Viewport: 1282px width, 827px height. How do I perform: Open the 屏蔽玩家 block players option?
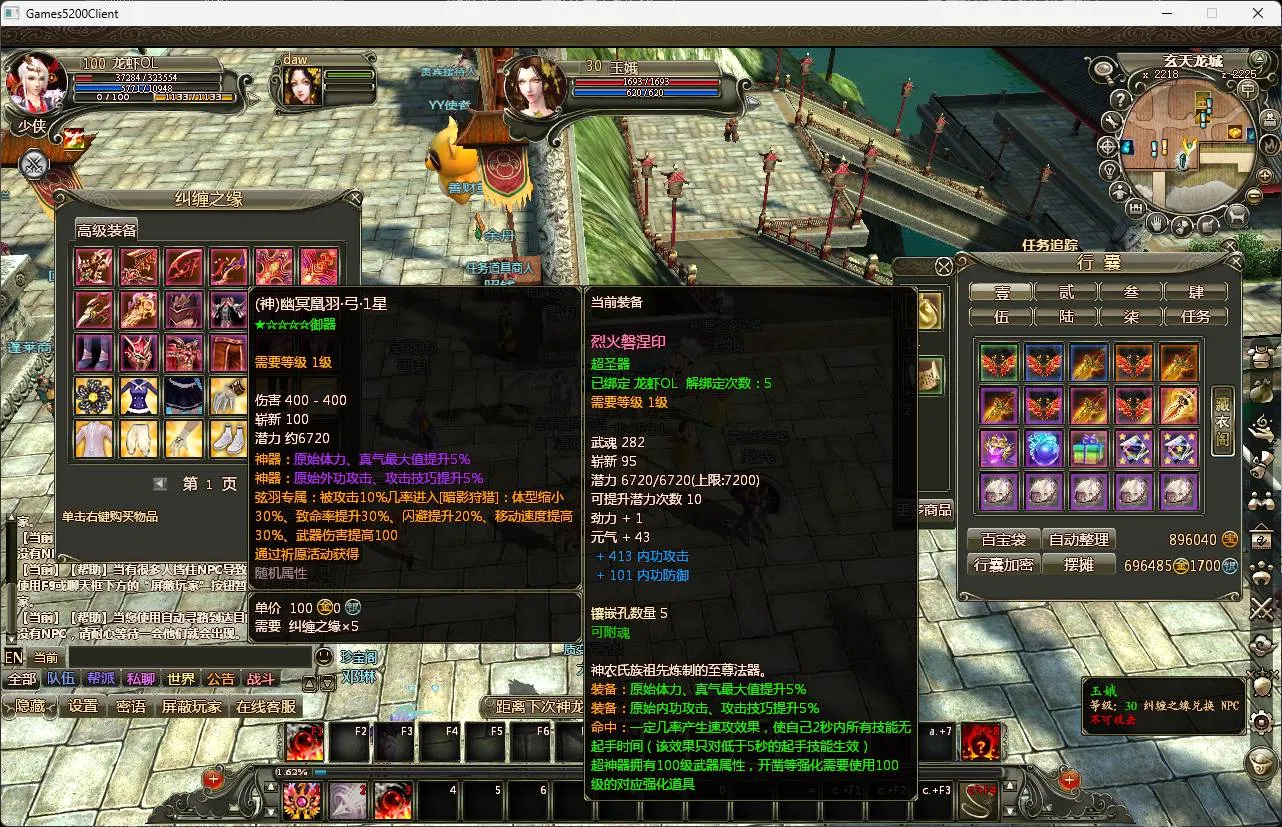192,706
